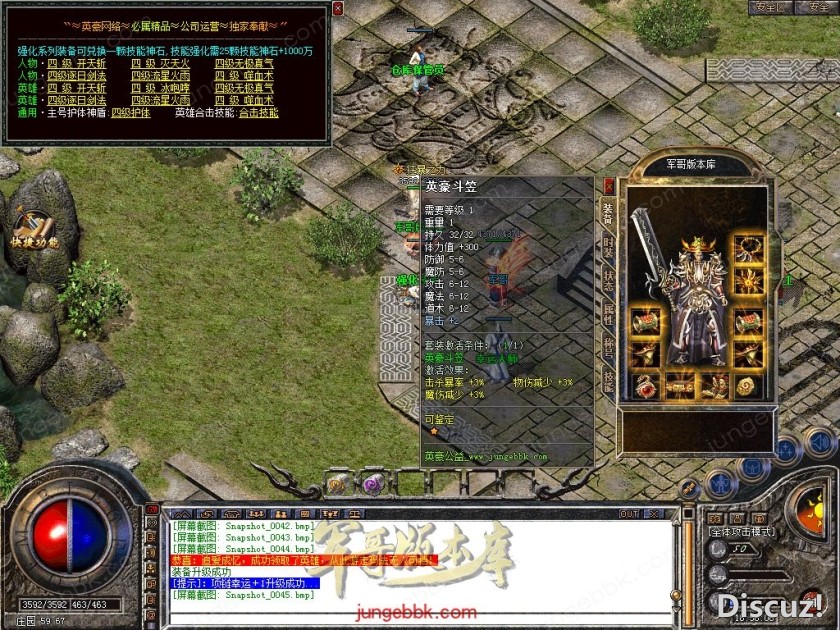Open the 状态 status tab

coord(608,280)
